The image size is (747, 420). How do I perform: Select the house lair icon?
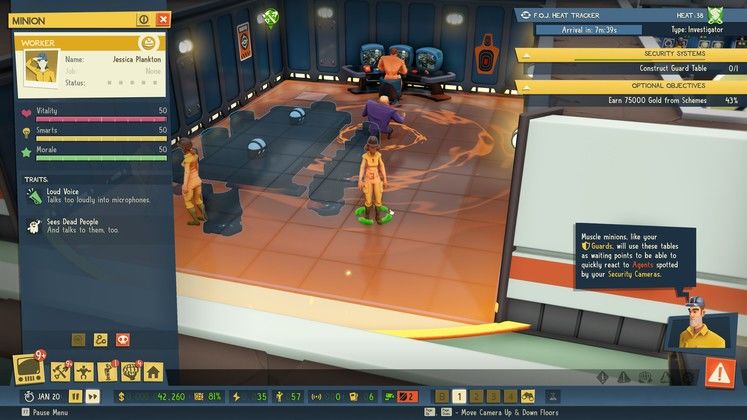coord(153,372)
